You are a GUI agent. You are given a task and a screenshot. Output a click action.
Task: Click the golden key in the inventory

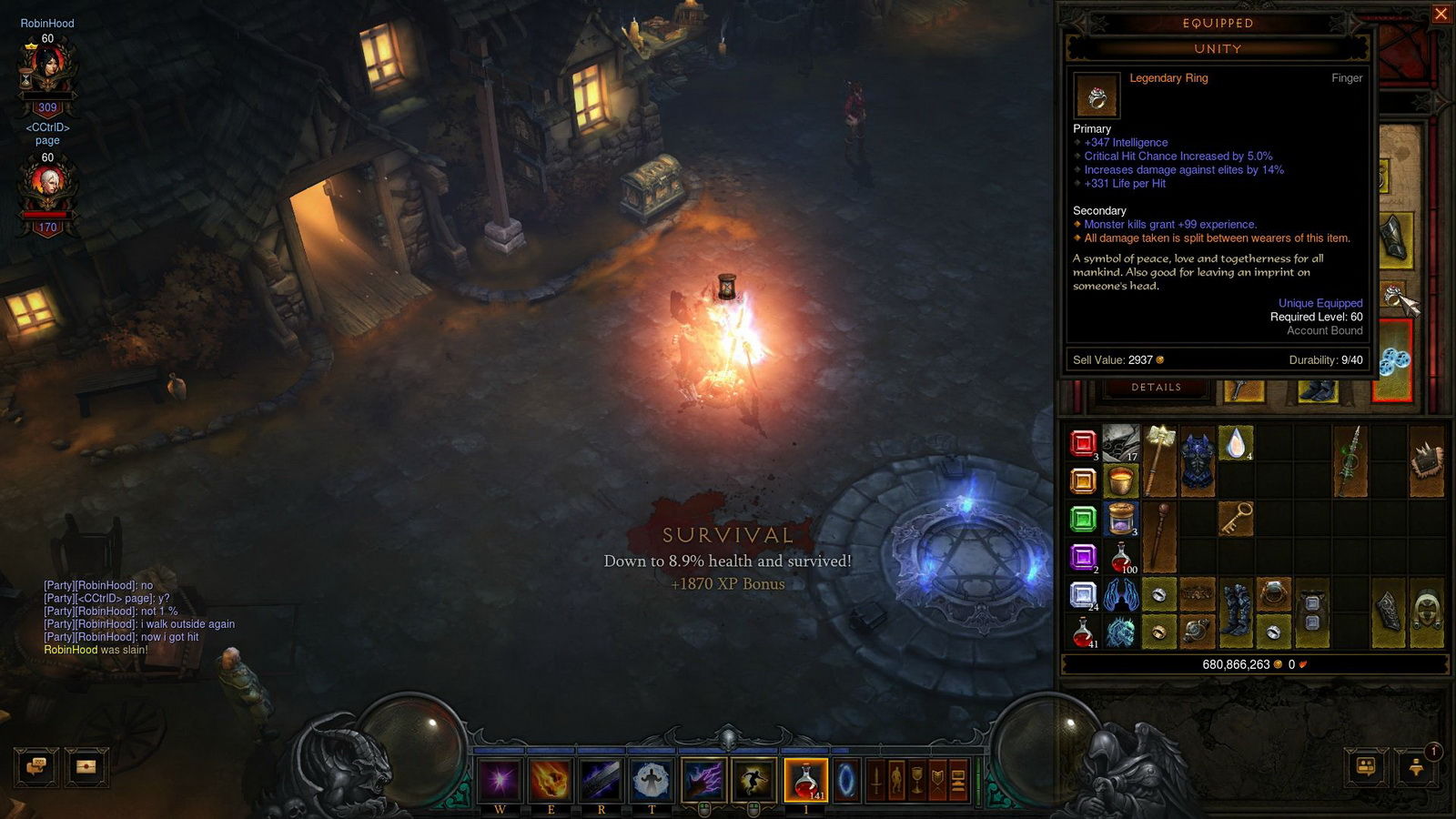(1236, 519)
